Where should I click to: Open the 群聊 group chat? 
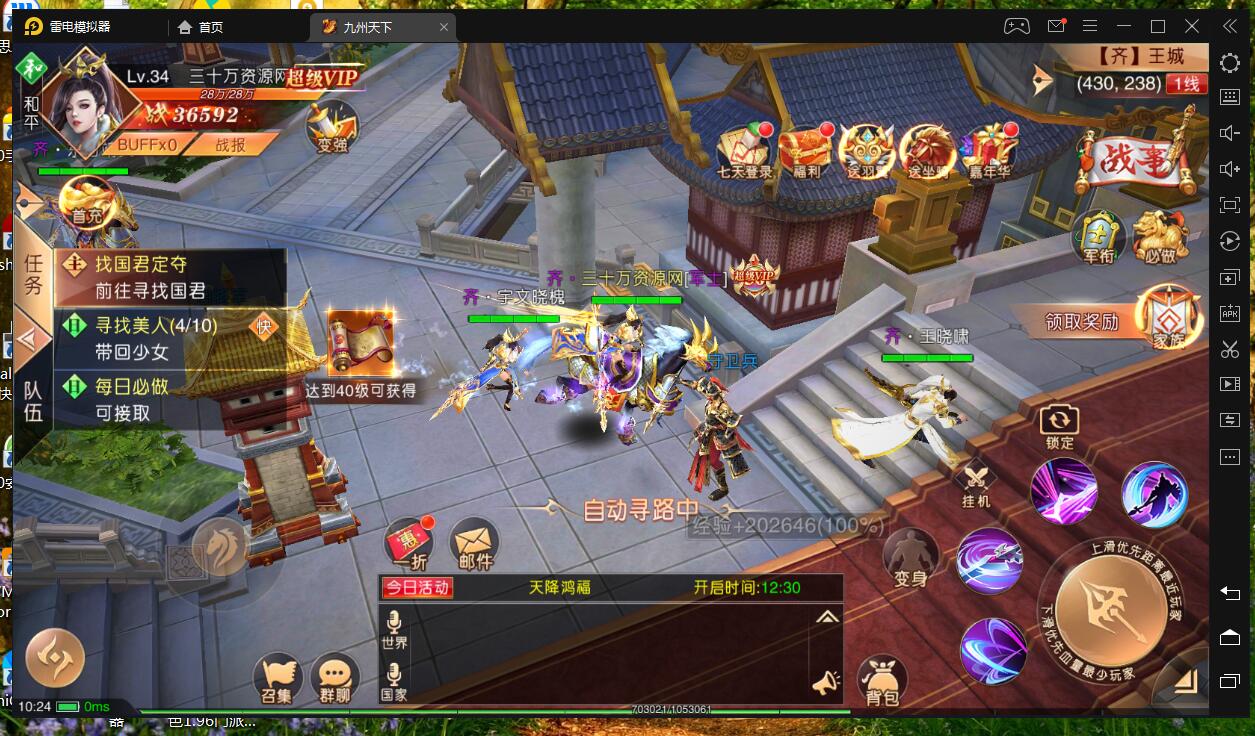point(335,680)
